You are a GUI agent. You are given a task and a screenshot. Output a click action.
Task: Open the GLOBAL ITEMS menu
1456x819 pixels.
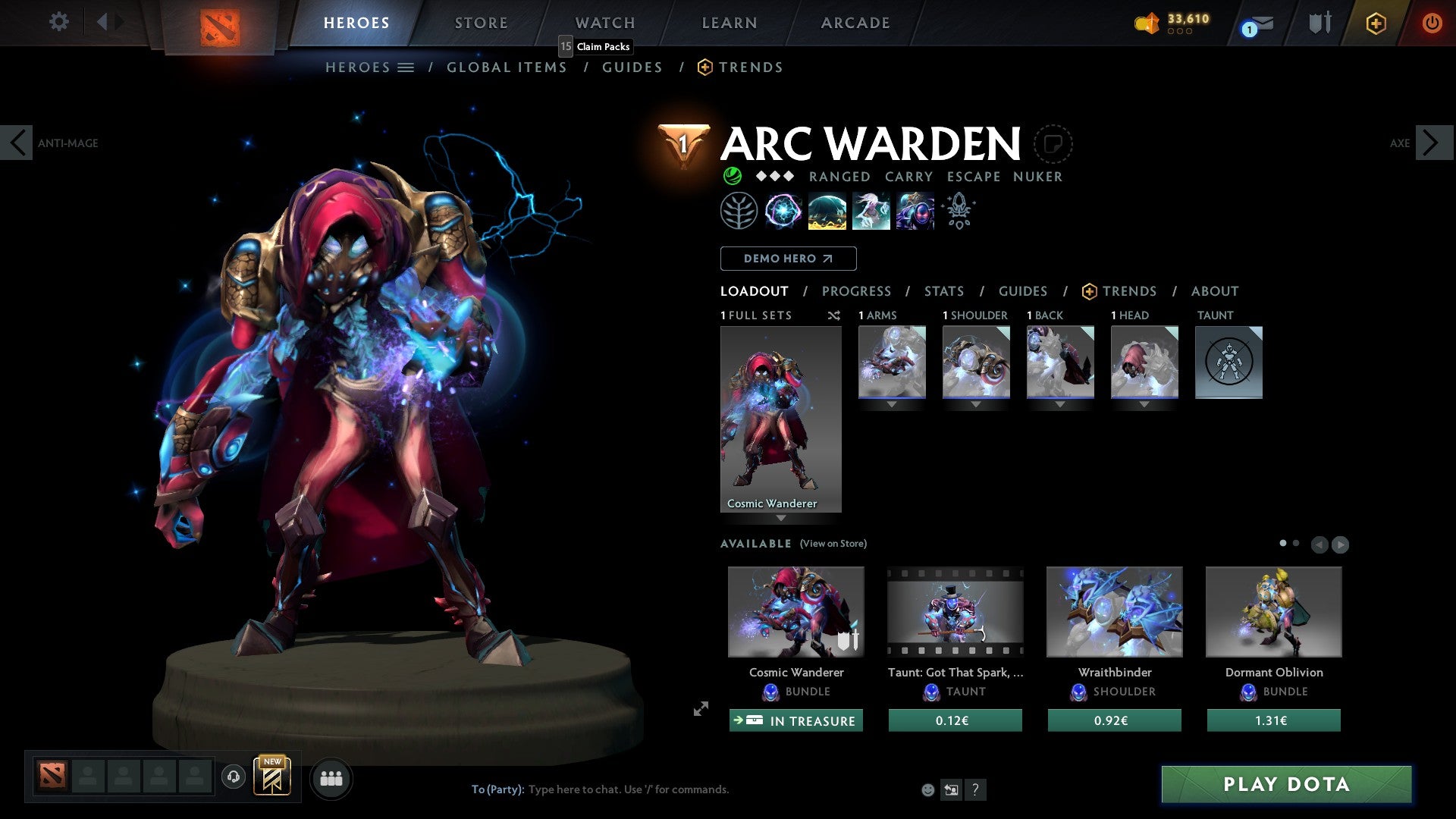[x=507, y=67]
